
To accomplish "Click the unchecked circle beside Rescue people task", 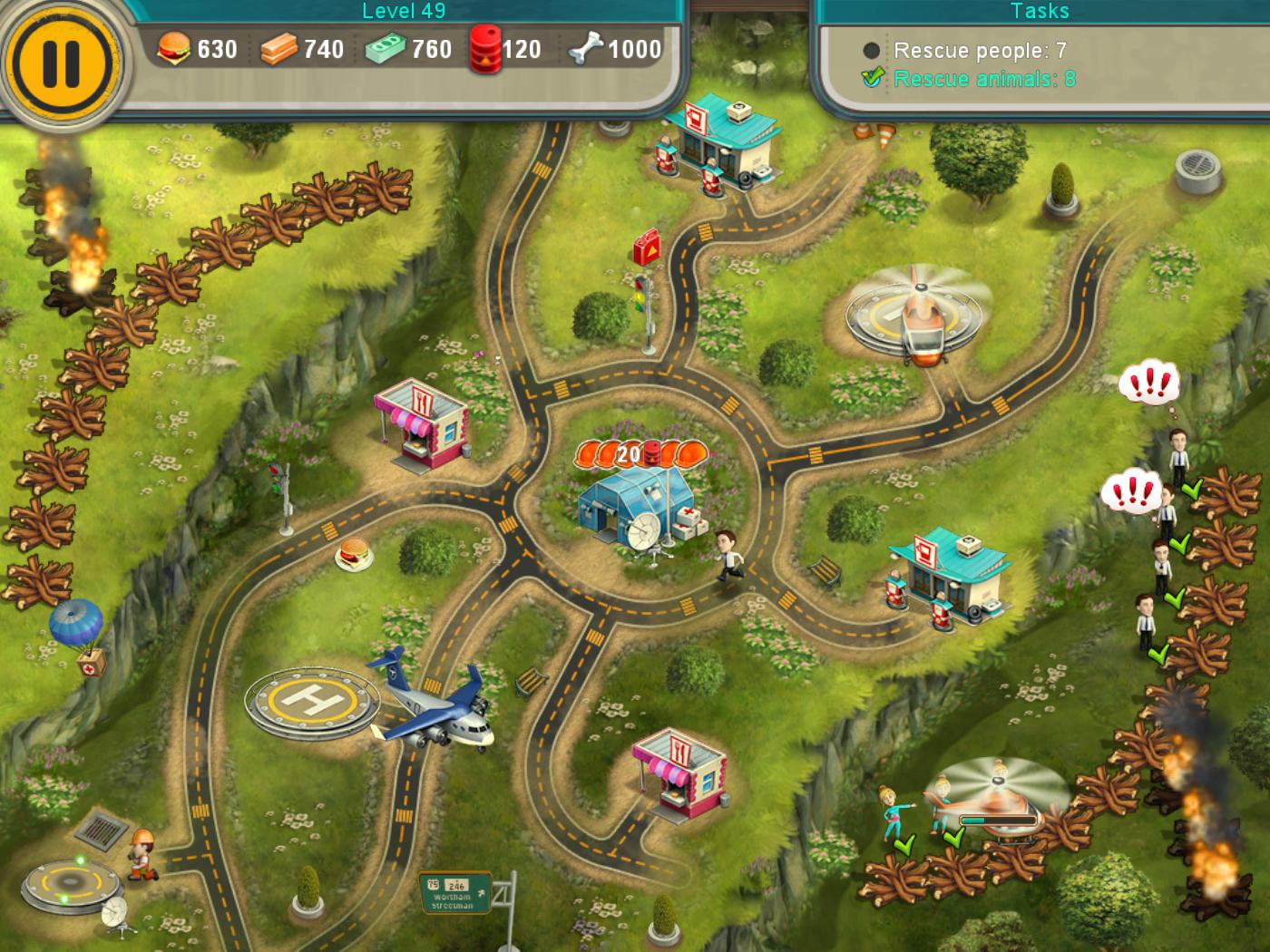I will pos(871,52).
